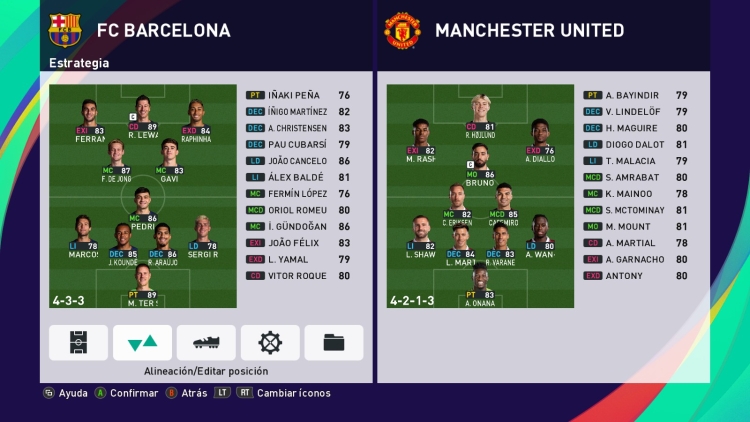Select Bruno on United's formation pitch
This screenshot has width=750, height=422.
[481, 168]
